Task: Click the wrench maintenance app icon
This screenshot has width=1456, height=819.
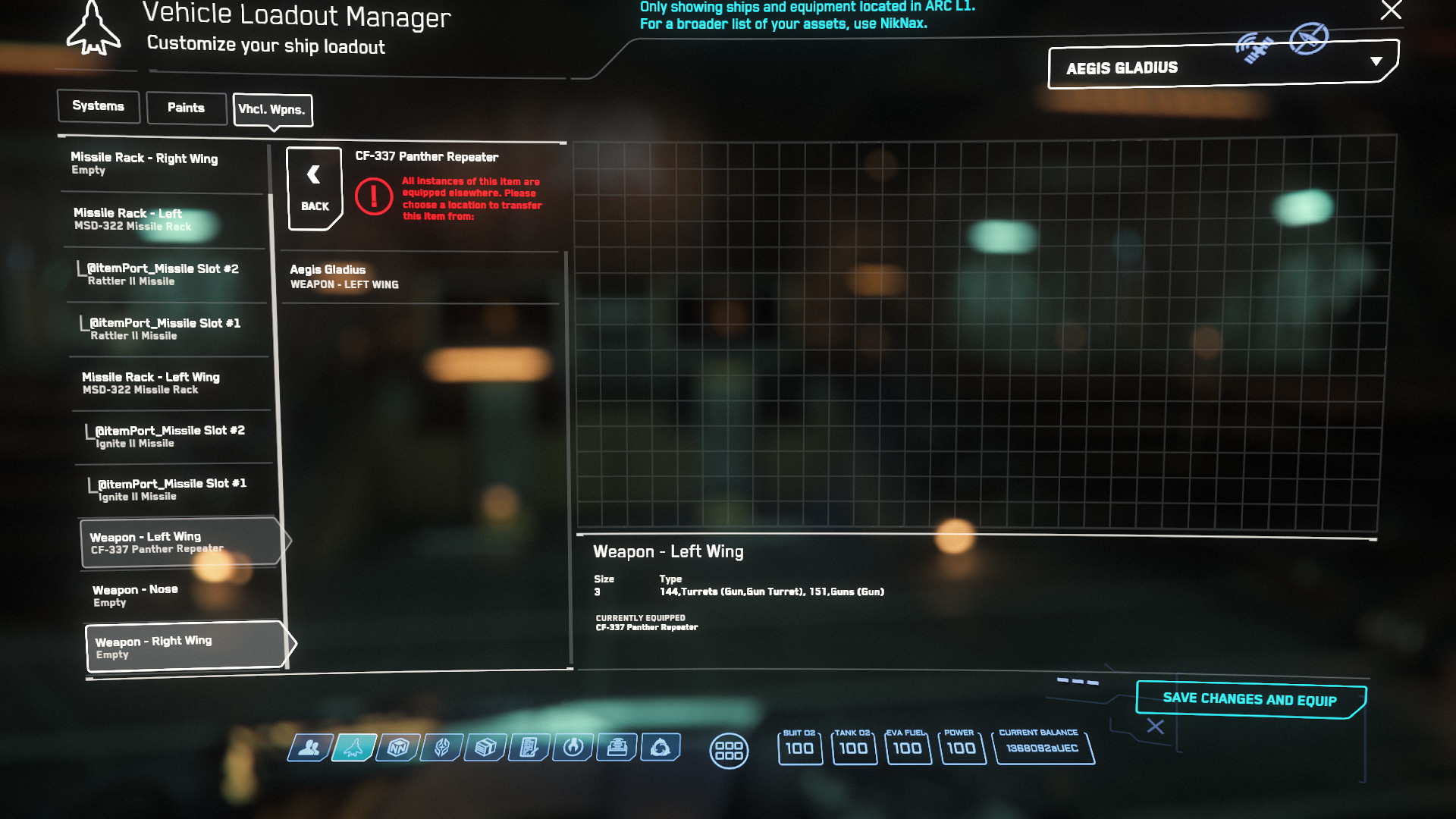Action: pos(573,749)
